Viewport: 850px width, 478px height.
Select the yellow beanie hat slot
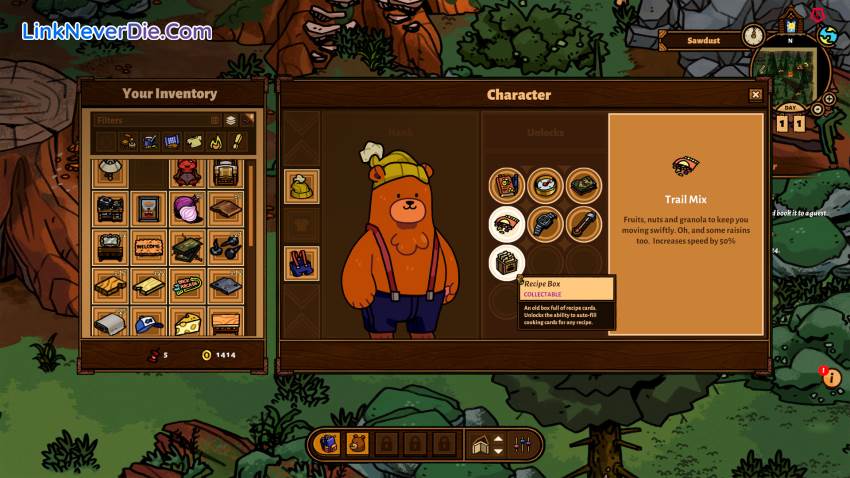pos(301,186)
